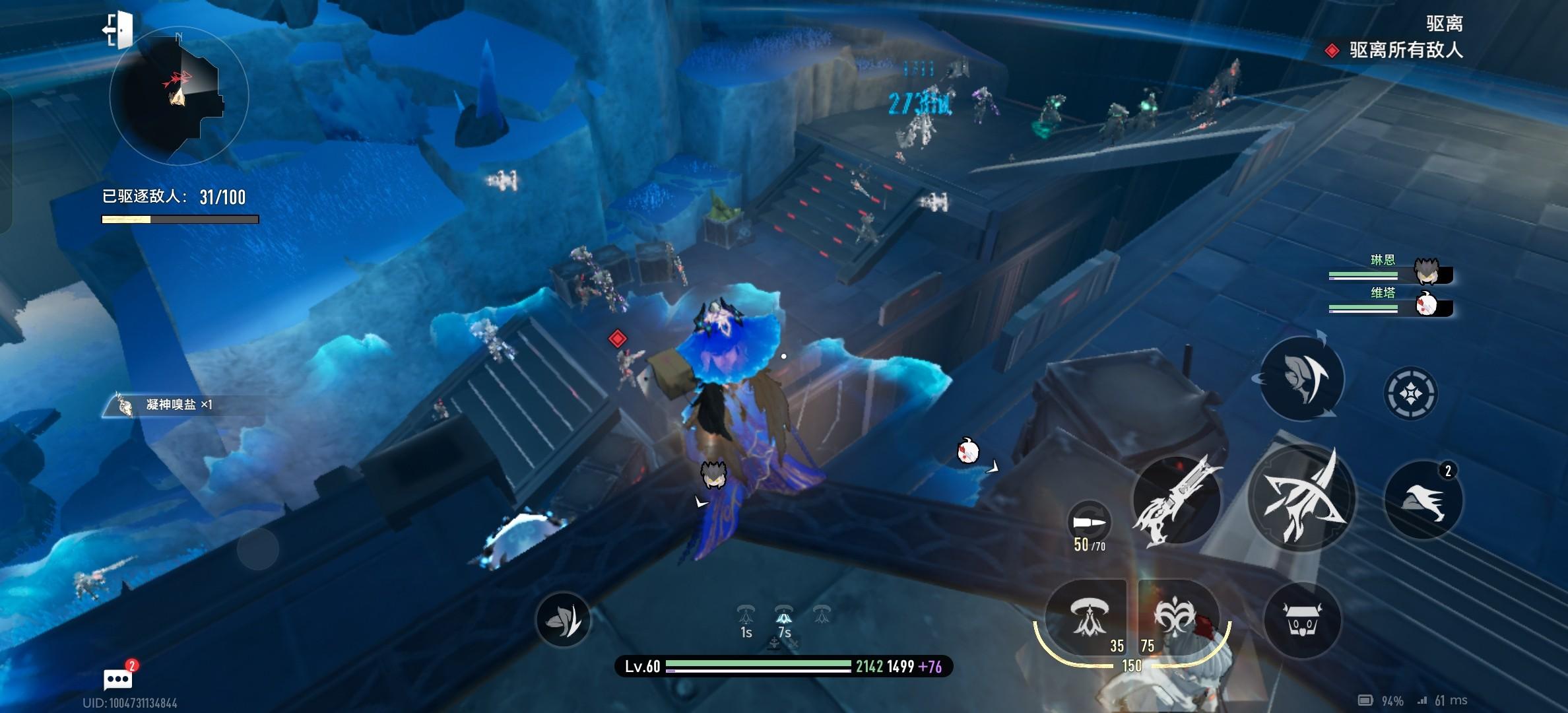This screenshot has width=1568, height=713.
Task: Tap the bullet reload button
Action: point(1089,524)
